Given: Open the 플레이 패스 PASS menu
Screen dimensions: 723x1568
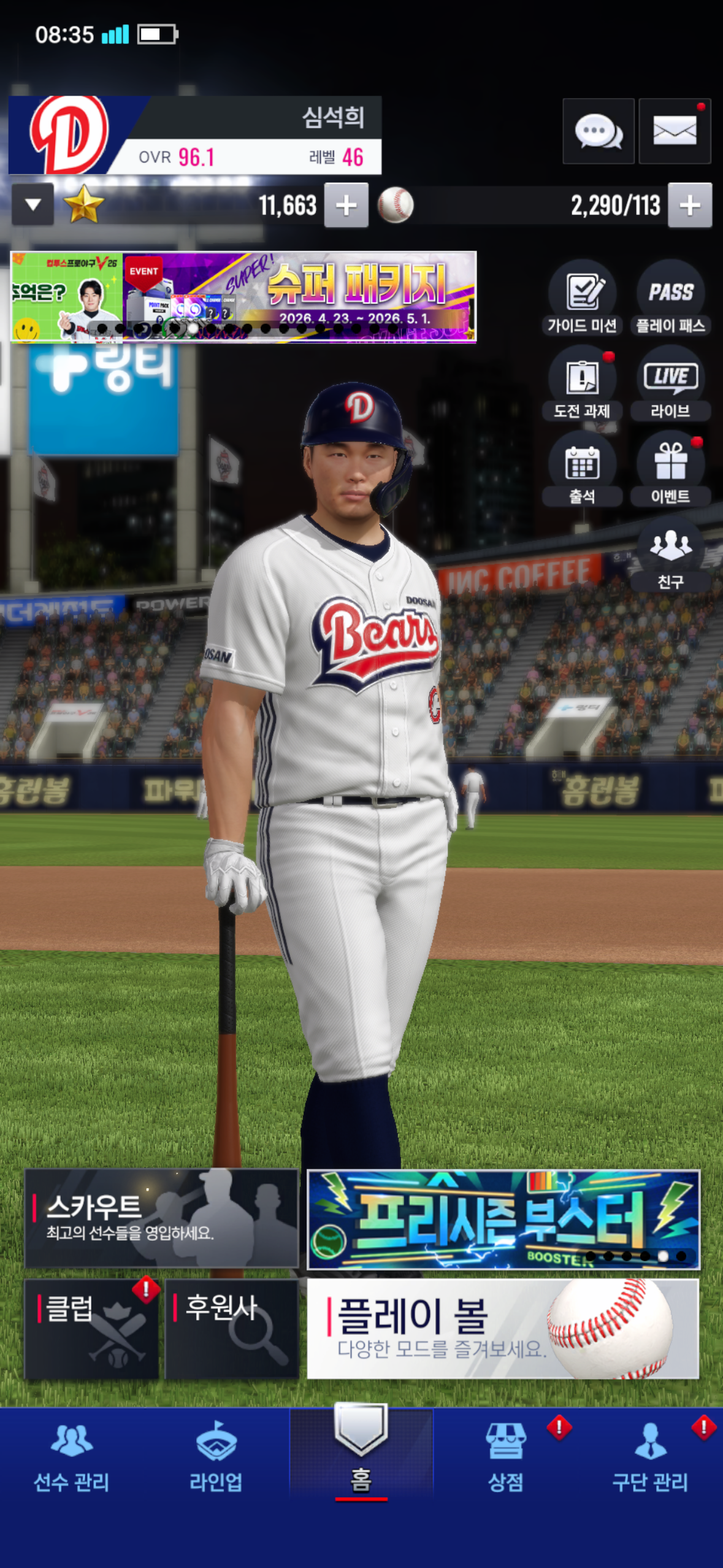Looking at the screenshot, I should click(x=670, y=298).
